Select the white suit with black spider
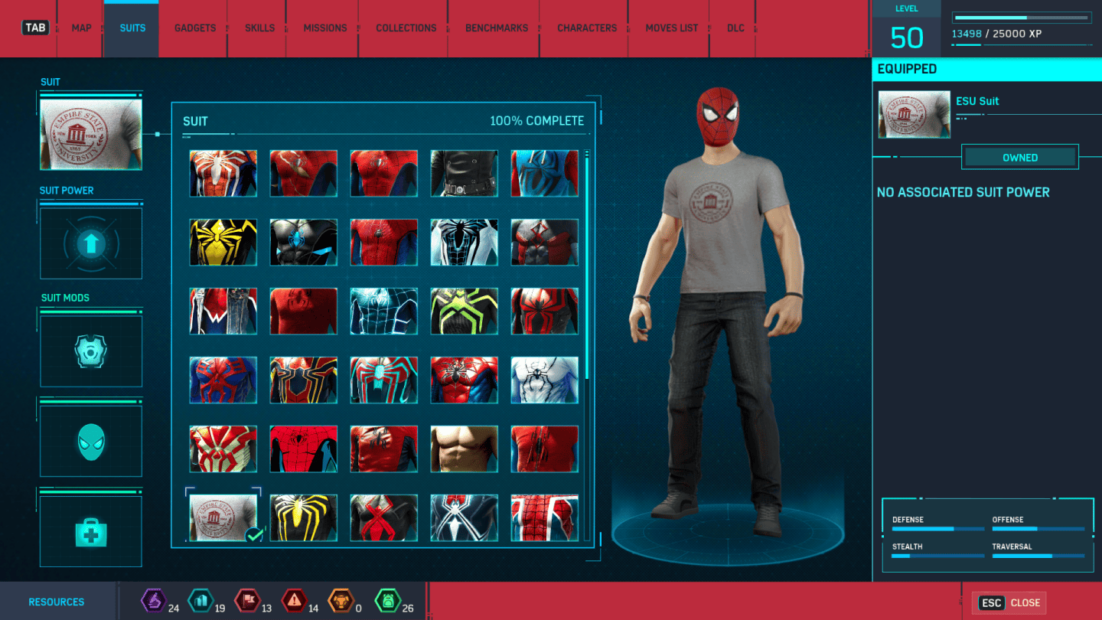Viewport: 1102px width, 620px height. (544, 380)
